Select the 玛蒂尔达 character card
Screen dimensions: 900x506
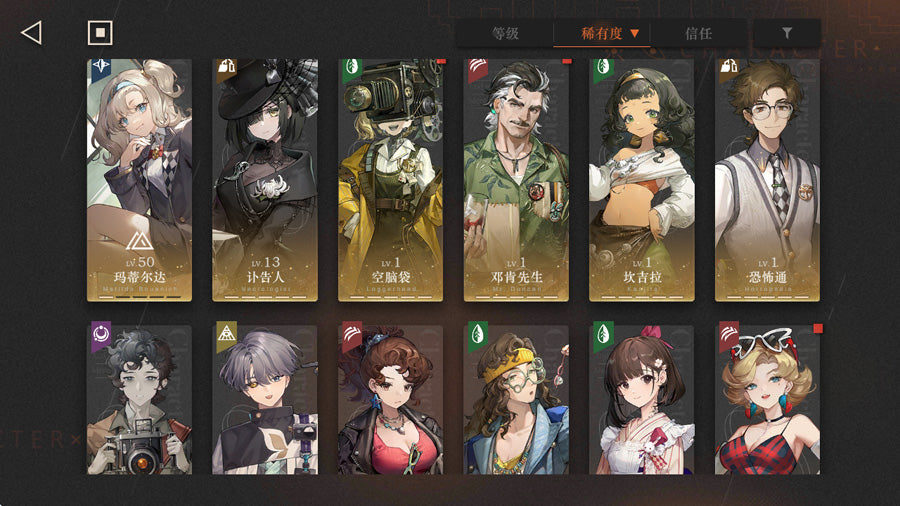point(139,180)
